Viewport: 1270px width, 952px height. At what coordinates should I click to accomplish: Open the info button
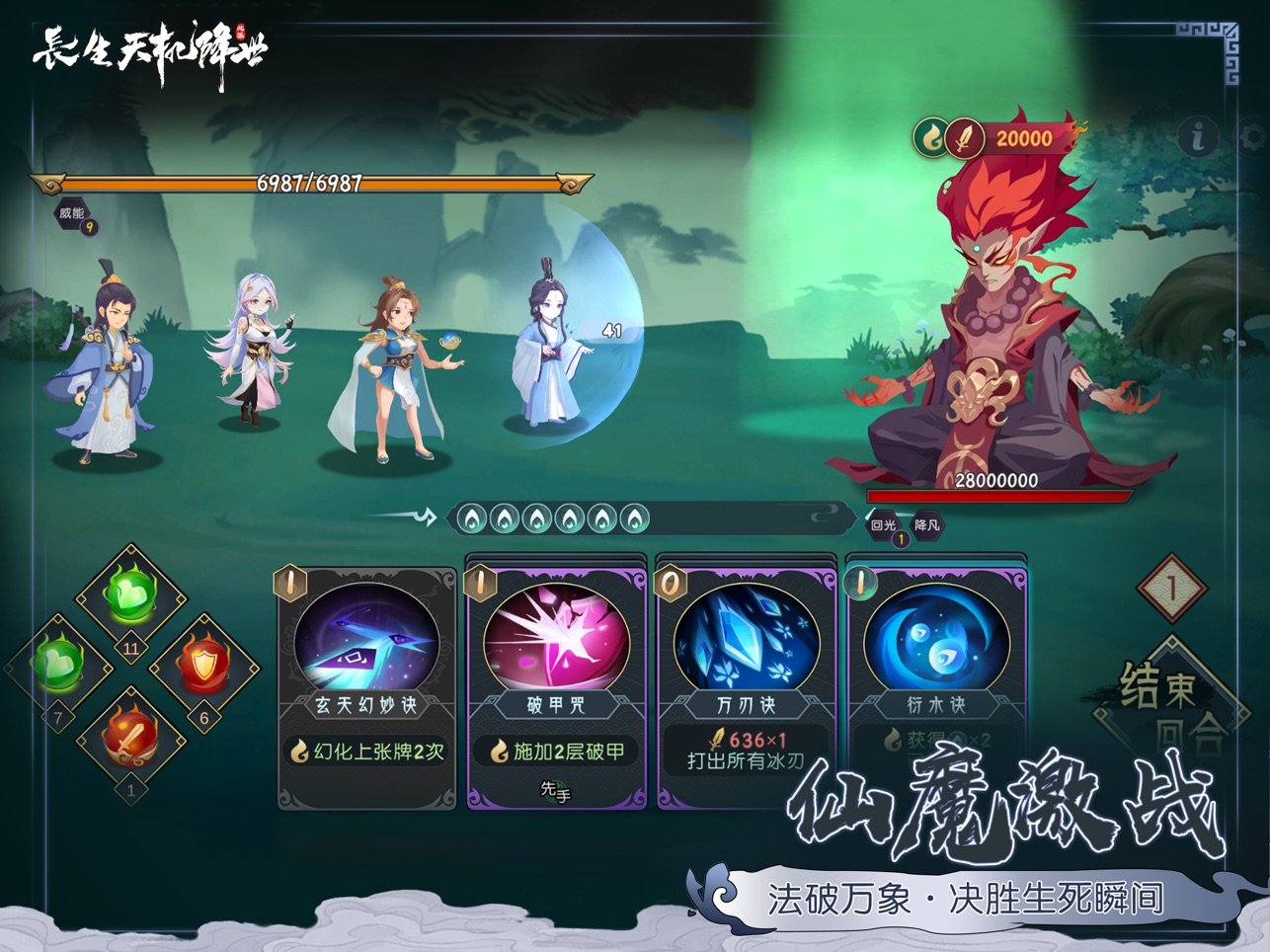1198,136
